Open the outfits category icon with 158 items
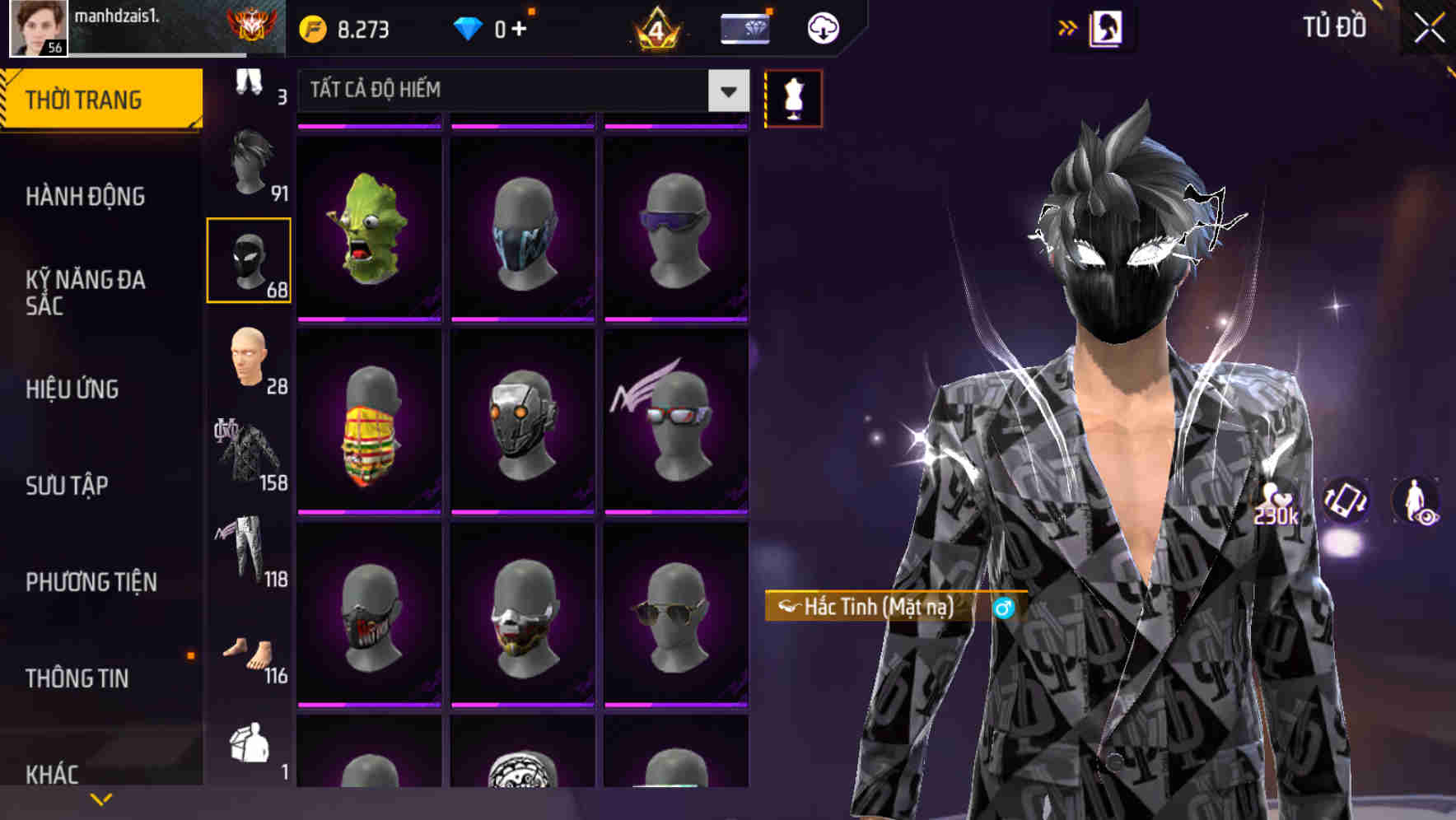The width and height of the screenshot is (1456, 820). (x=250, y=453)
